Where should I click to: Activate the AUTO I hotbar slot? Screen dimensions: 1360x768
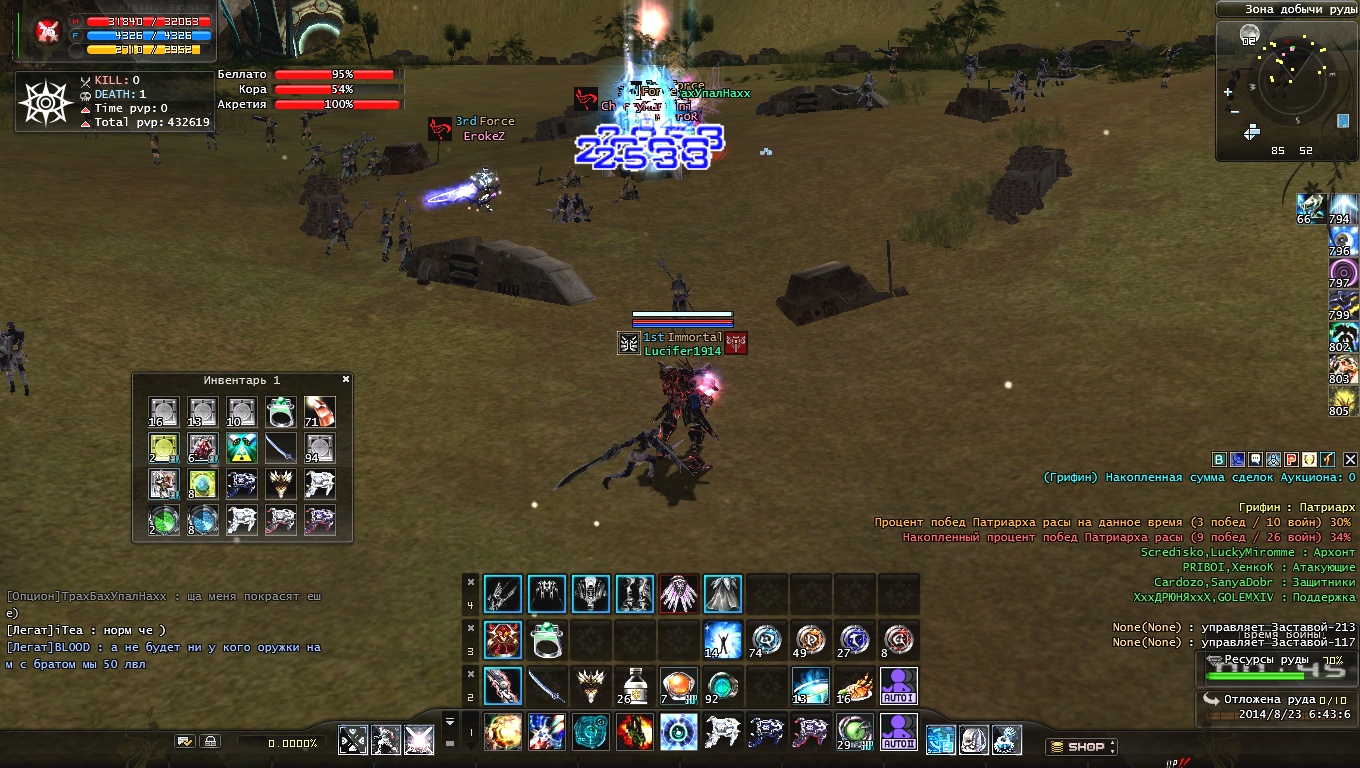click(x=899, y=686)
